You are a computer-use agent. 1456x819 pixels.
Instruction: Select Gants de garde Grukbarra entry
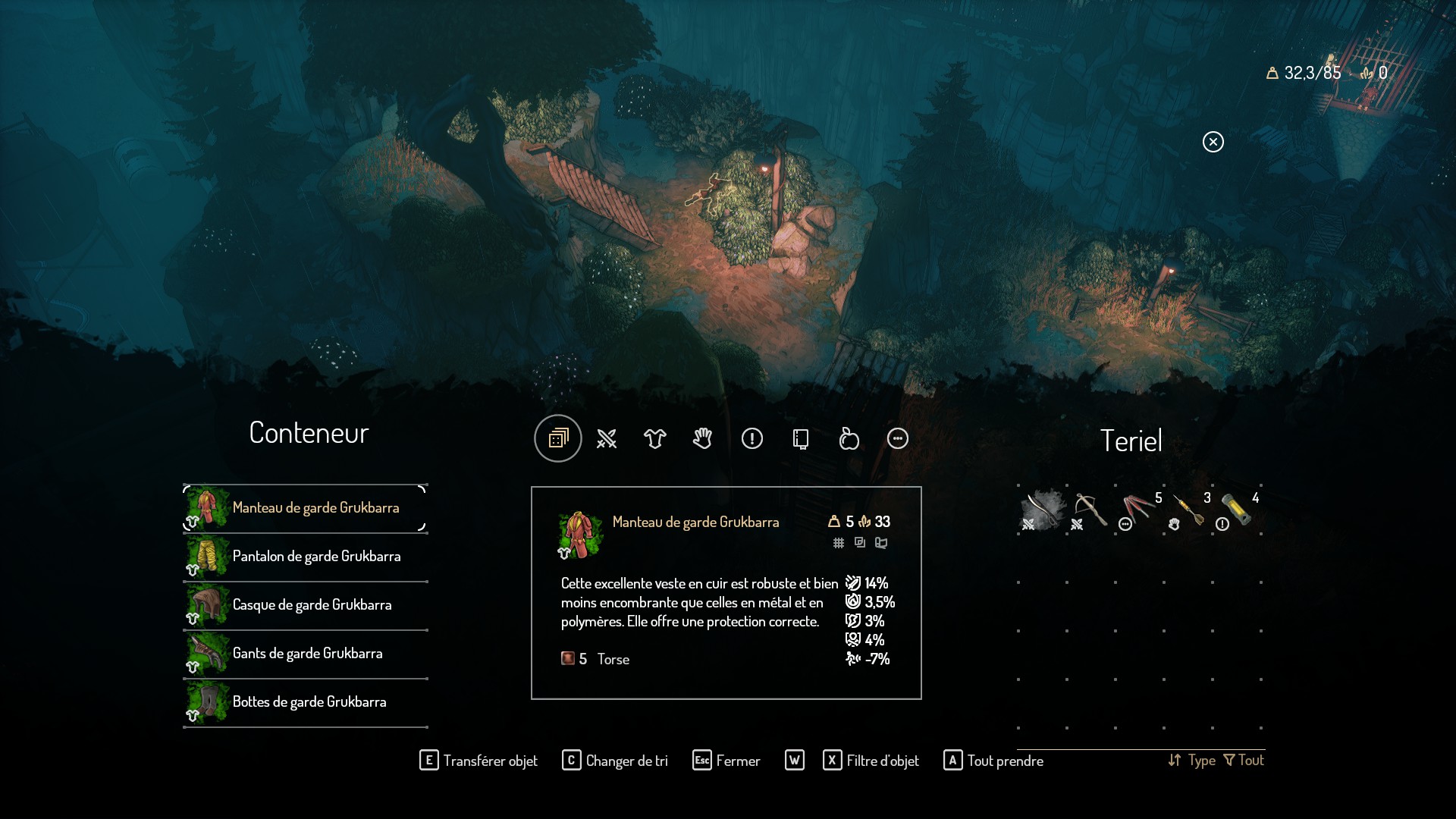(x=306, y=654)
